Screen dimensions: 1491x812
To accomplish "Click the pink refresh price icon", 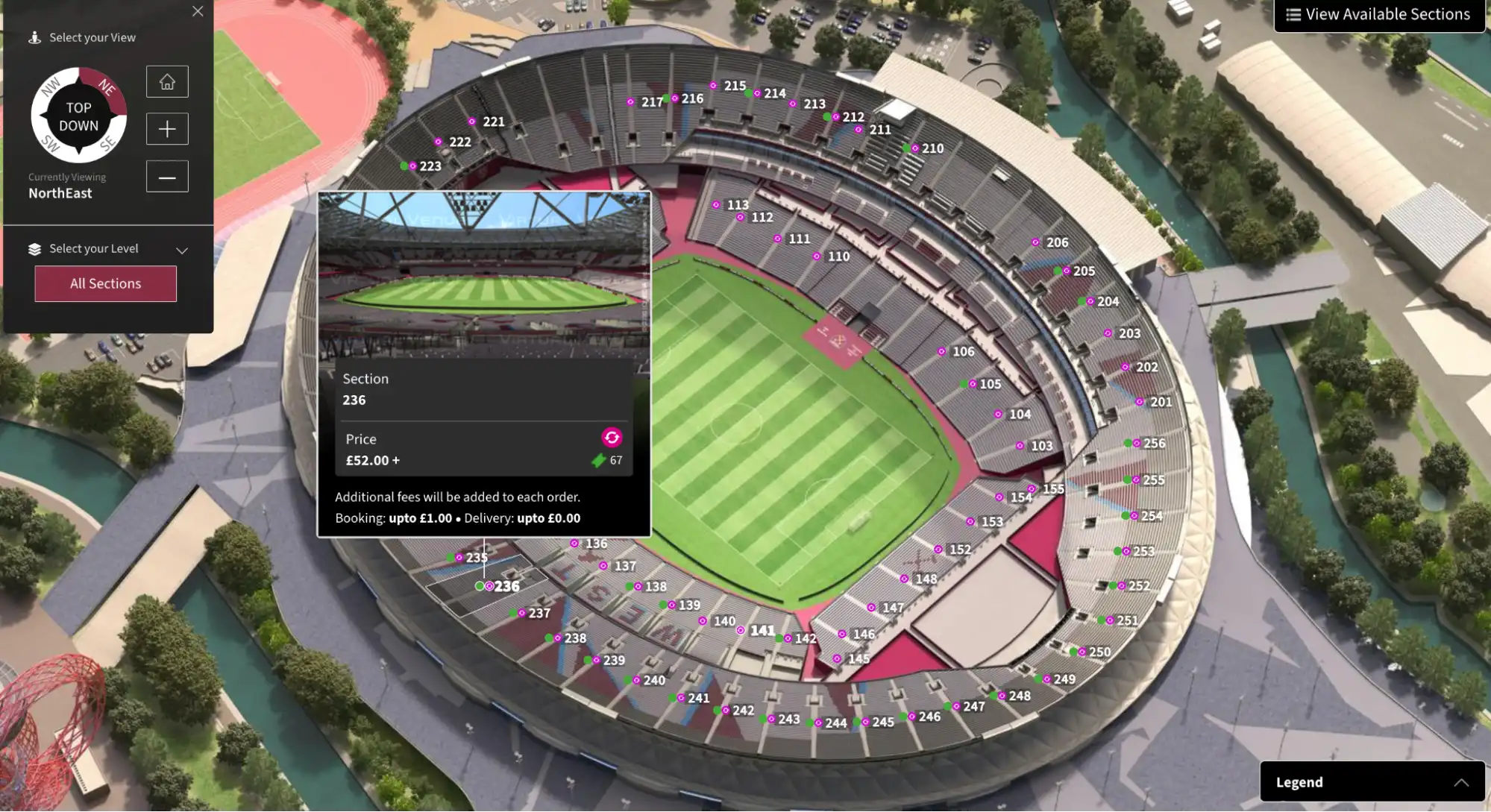I will click(x=612, y=438).
